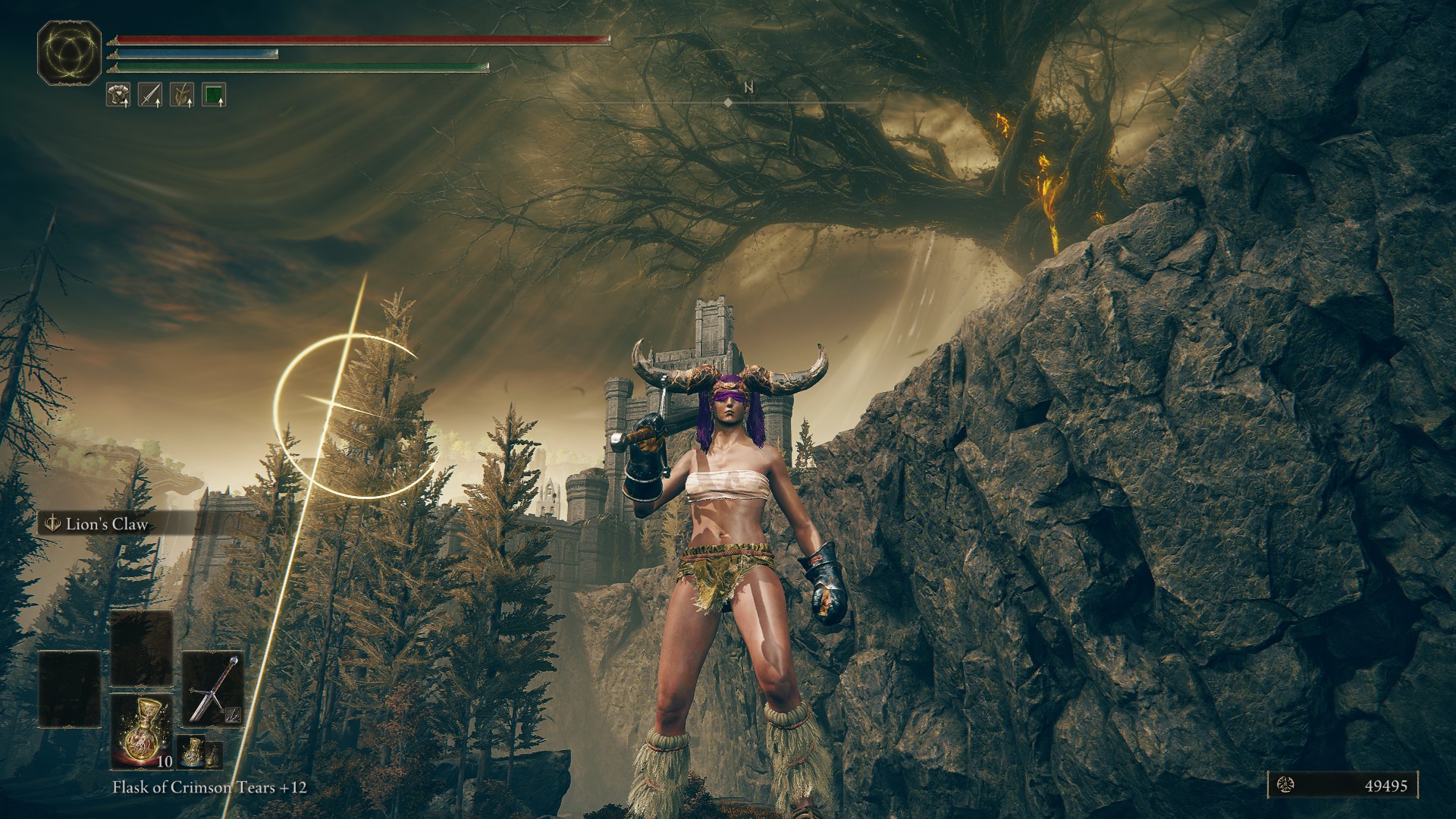Screen dimensions: 1456x819
Task: Select the sword attack buff icon
Action: click(x=150, y=95)
